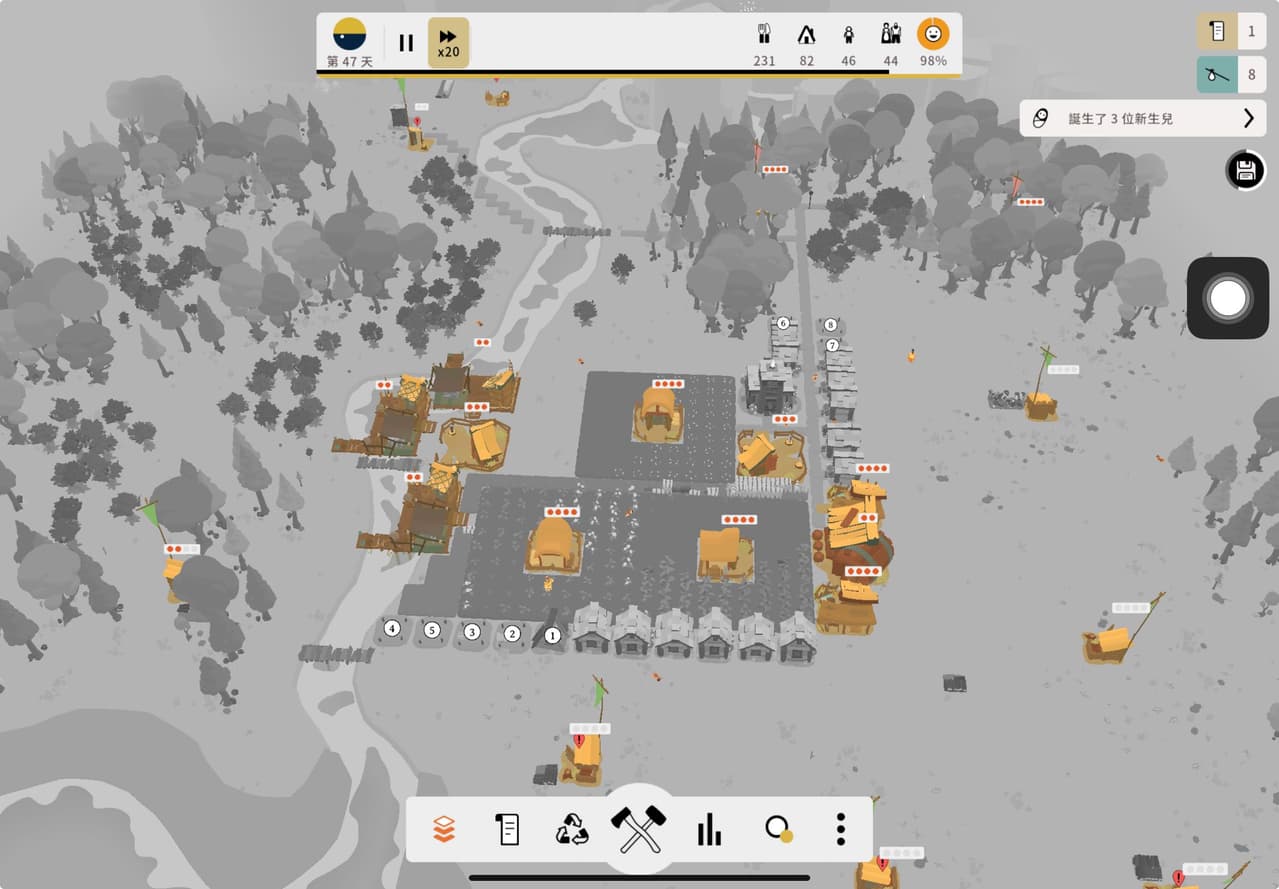Image resolution: width=1279 pixels, height=889 pixels.
Task: Open the scroll document panel in toolbar
Action: tap(508, 829)
